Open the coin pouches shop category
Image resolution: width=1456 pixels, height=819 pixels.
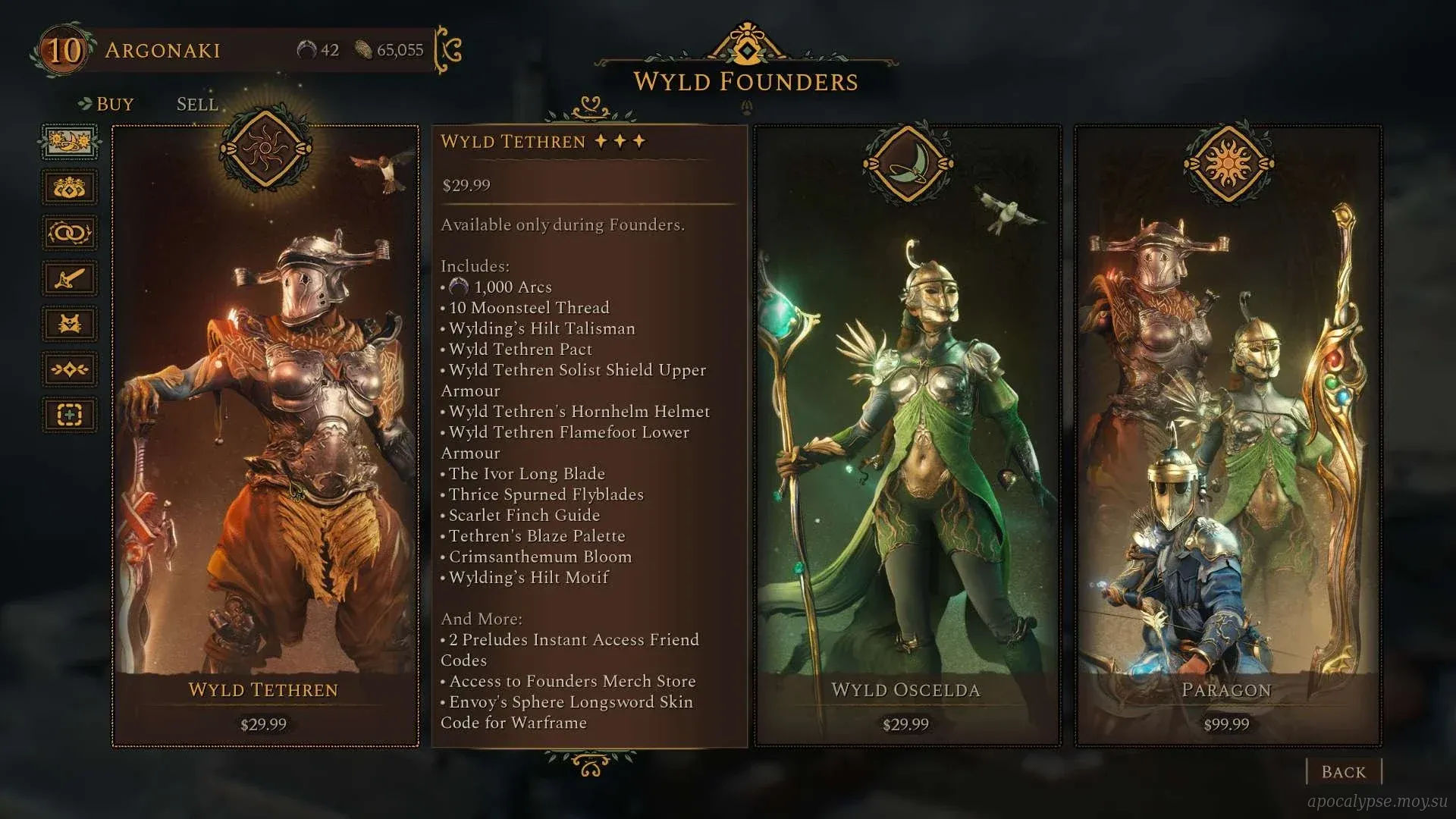[x=69, y=188]
